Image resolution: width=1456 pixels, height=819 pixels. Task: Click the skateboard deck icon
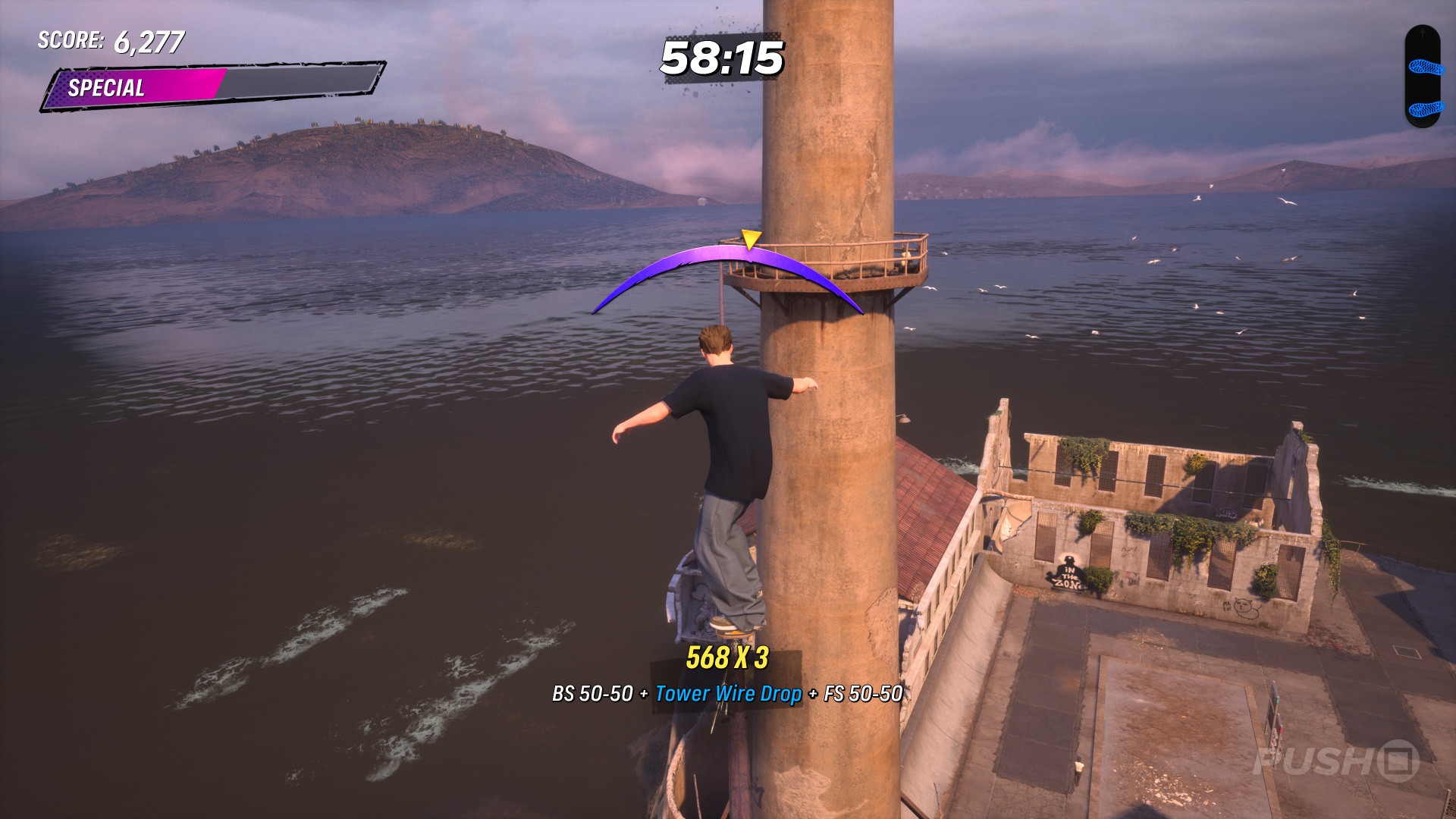(x=1422, y=77)
